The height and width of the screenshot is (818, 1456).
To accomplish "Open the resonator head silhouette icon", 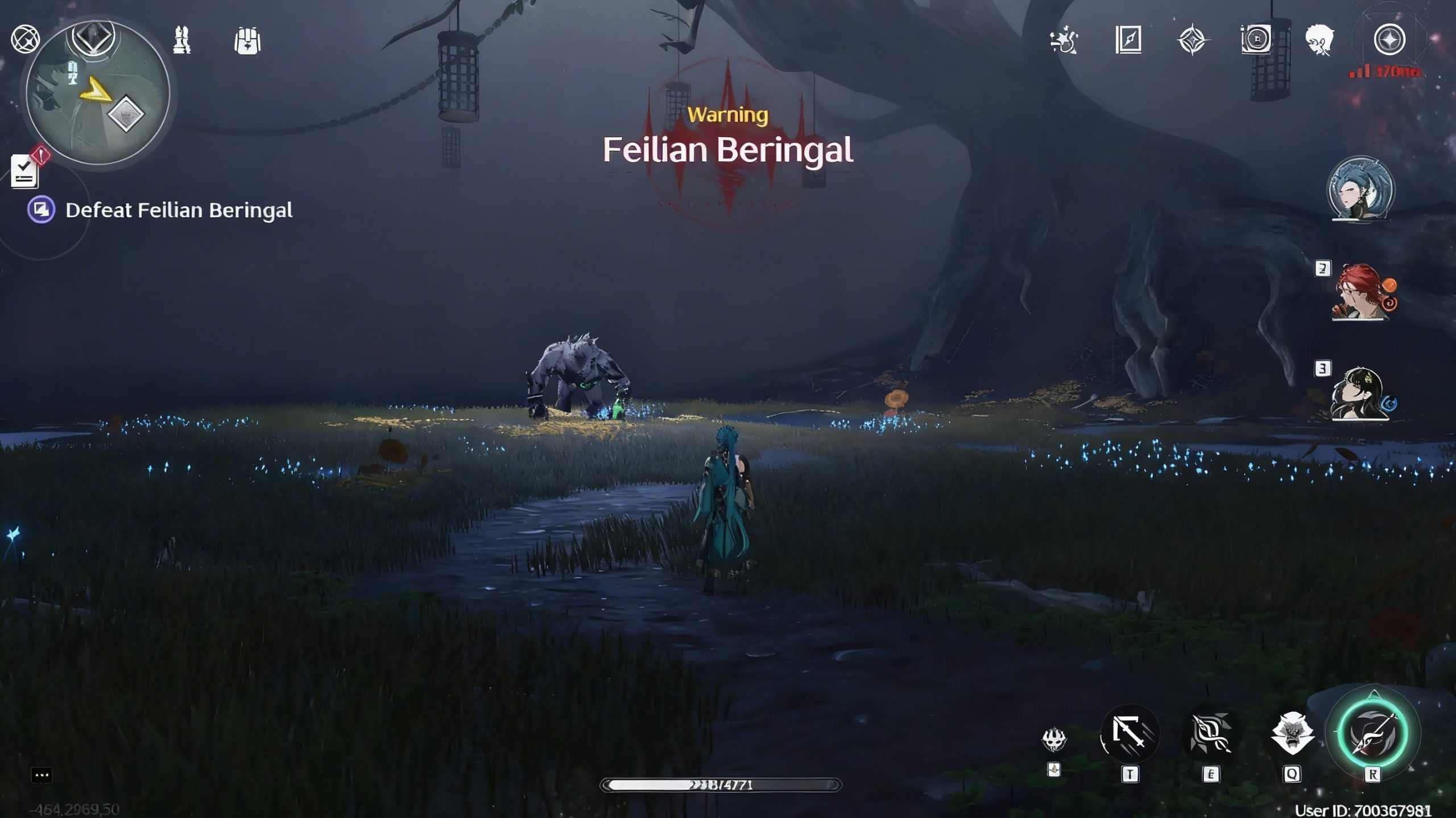I will (x=1321, y=40).
